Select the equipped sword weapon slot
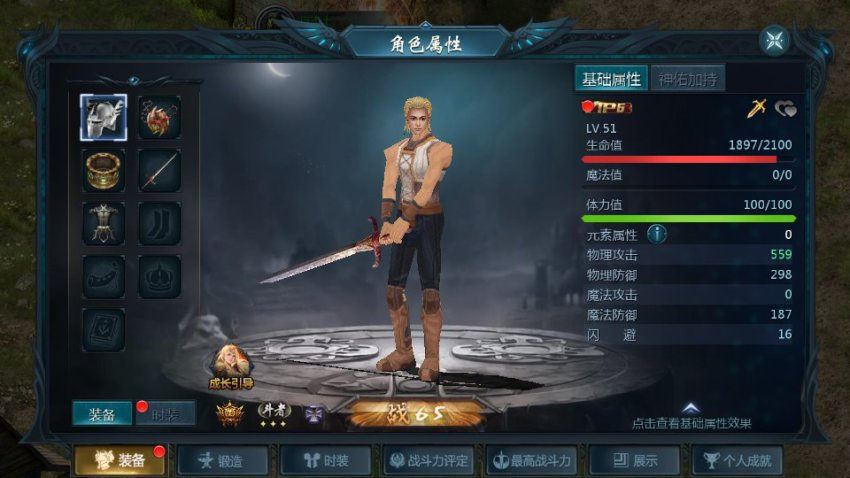Image resolution: width=850 pixels, height=478 pixels. pyautogui.click(x=159, y=170)
